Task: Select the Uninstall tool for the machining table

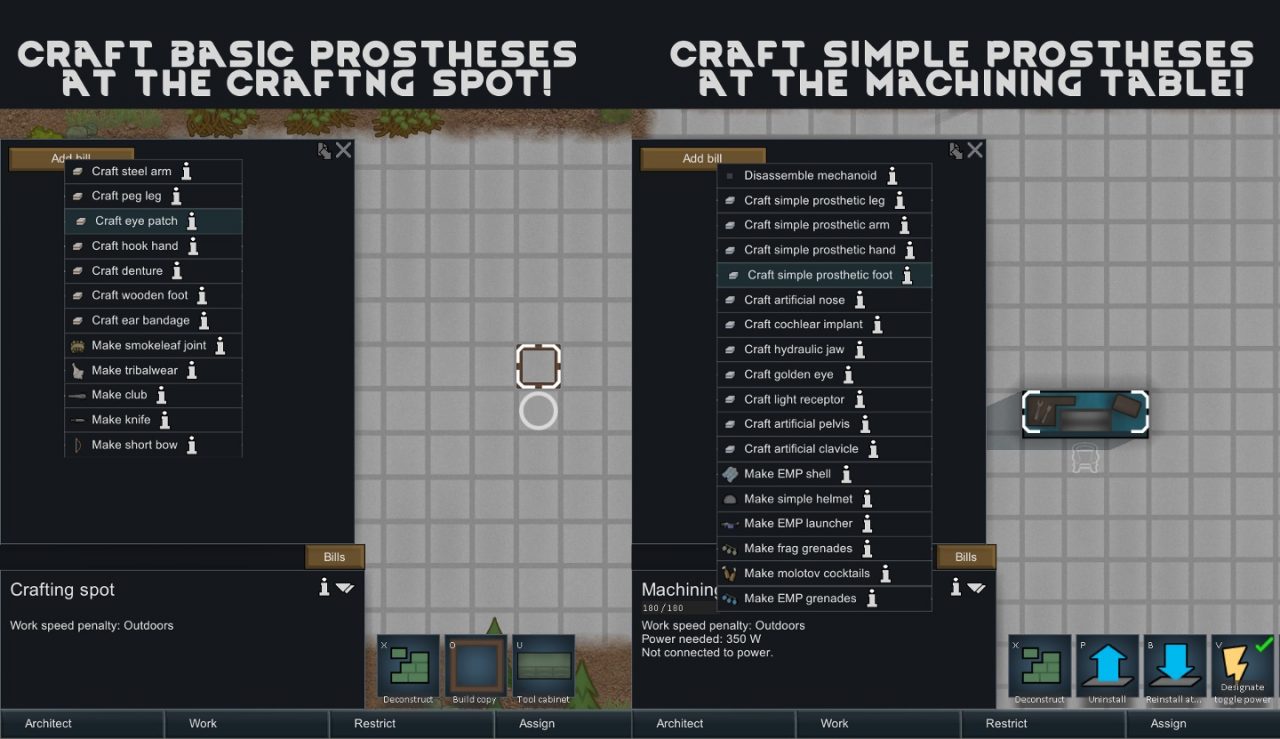Action: click(x=1107, y=667)
